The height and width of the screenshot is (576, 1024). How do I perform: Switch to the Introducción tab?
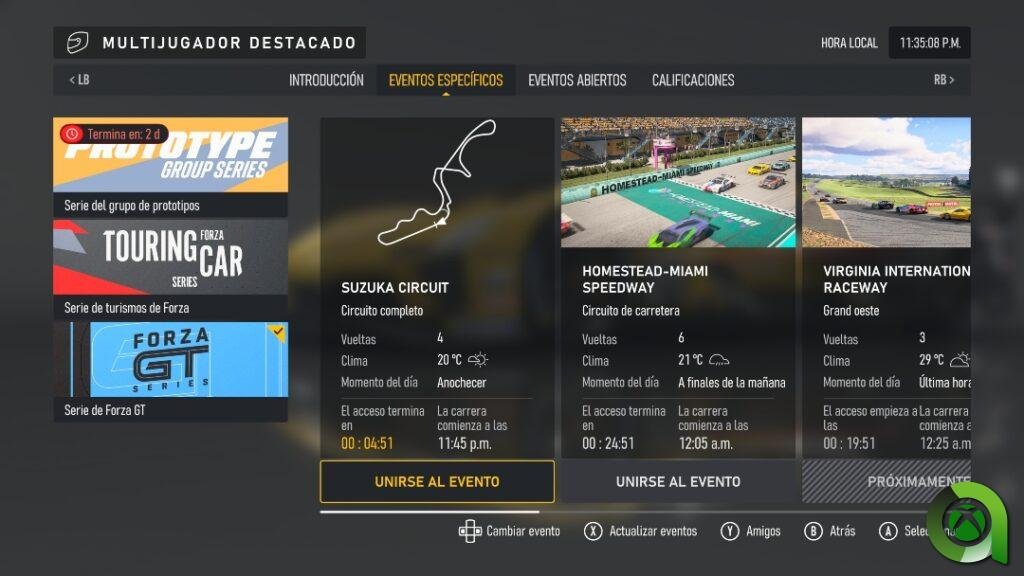(326, 80)
